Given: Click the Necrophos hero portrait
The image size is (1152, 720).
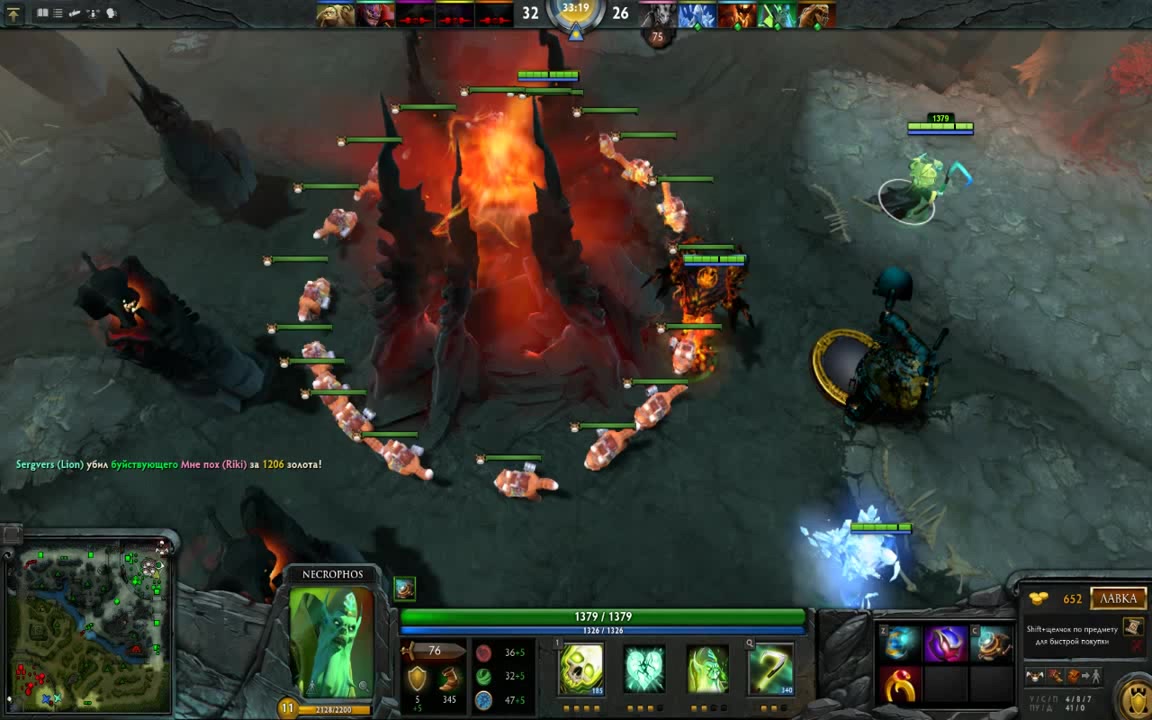Looking at the screenshot, I should tap(331, 641).
